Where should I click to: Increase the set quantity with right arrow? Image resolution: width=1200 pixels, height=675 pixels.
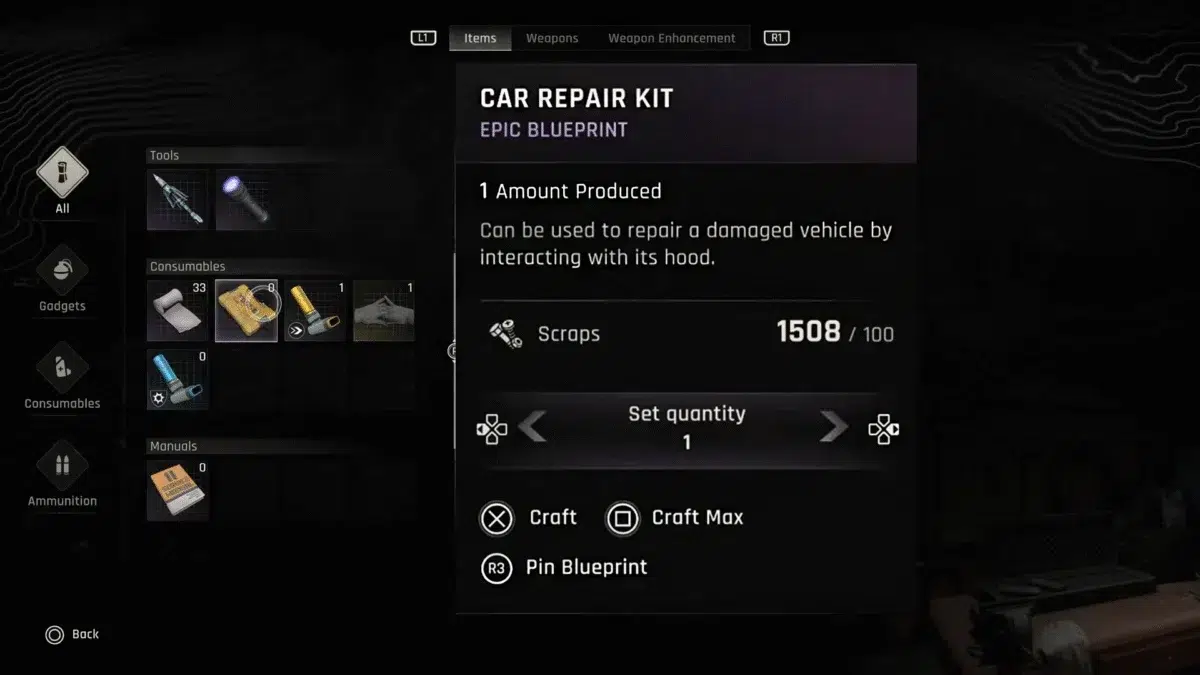point(833,428)
